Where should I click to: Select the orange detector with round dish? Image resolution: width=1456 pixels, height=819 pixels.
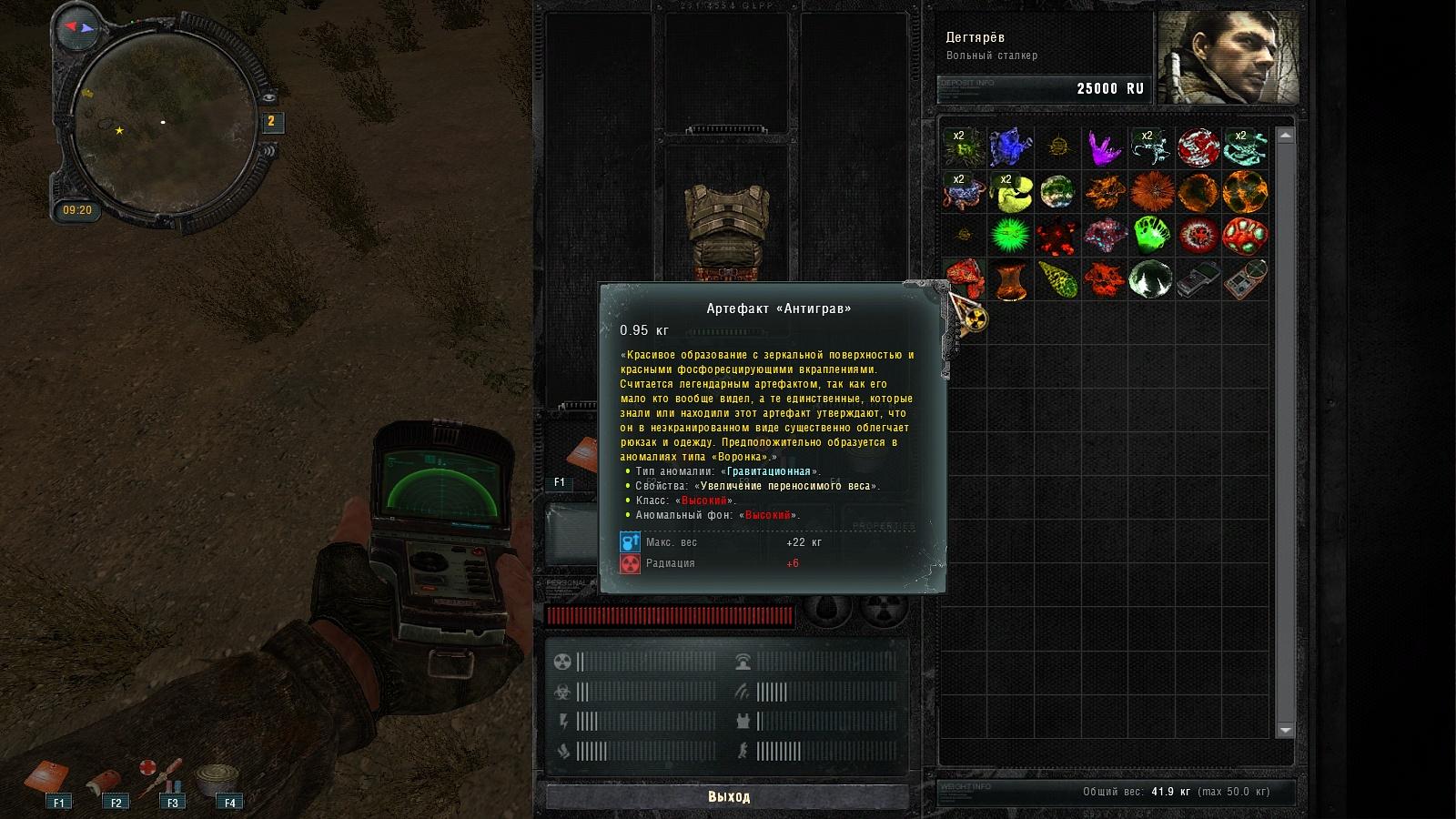(x=1245, y=279)
